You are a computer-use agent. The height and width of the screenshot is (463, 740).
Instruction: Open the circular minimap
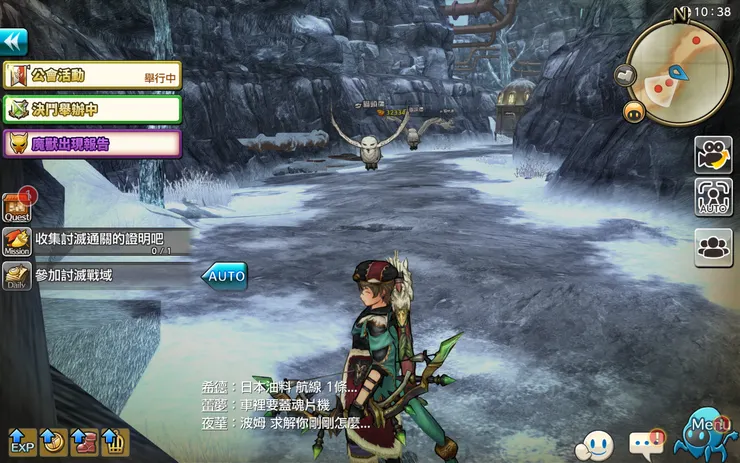(679, 72)
